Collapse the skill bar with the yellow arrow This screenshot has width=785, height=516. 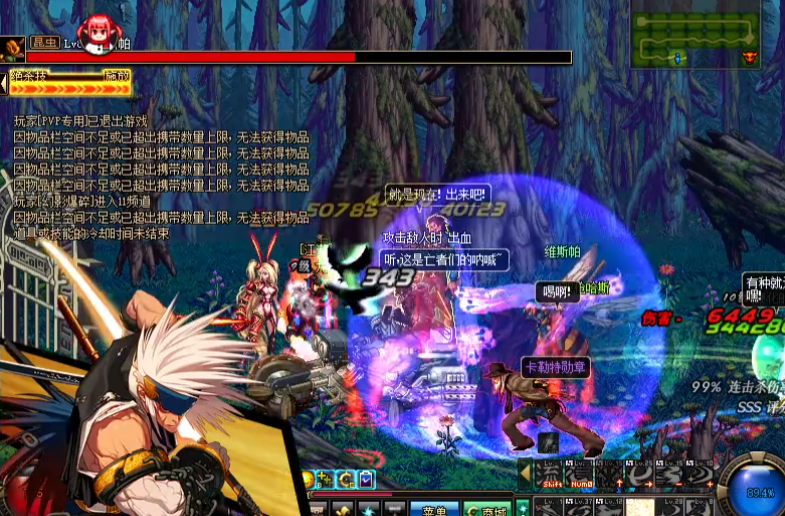525,470
